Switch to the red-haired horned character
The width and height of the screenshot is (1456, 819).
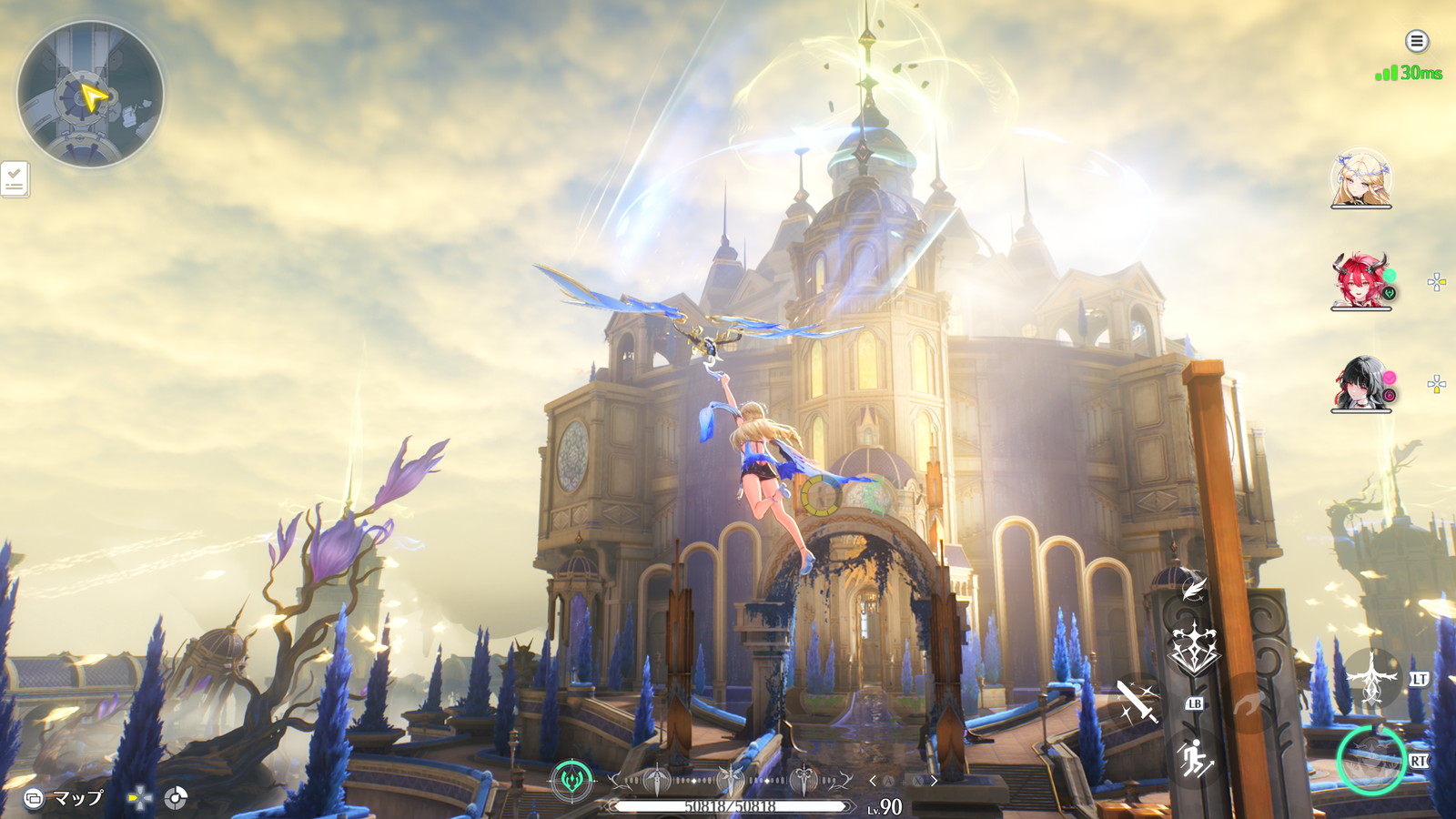1360,281
